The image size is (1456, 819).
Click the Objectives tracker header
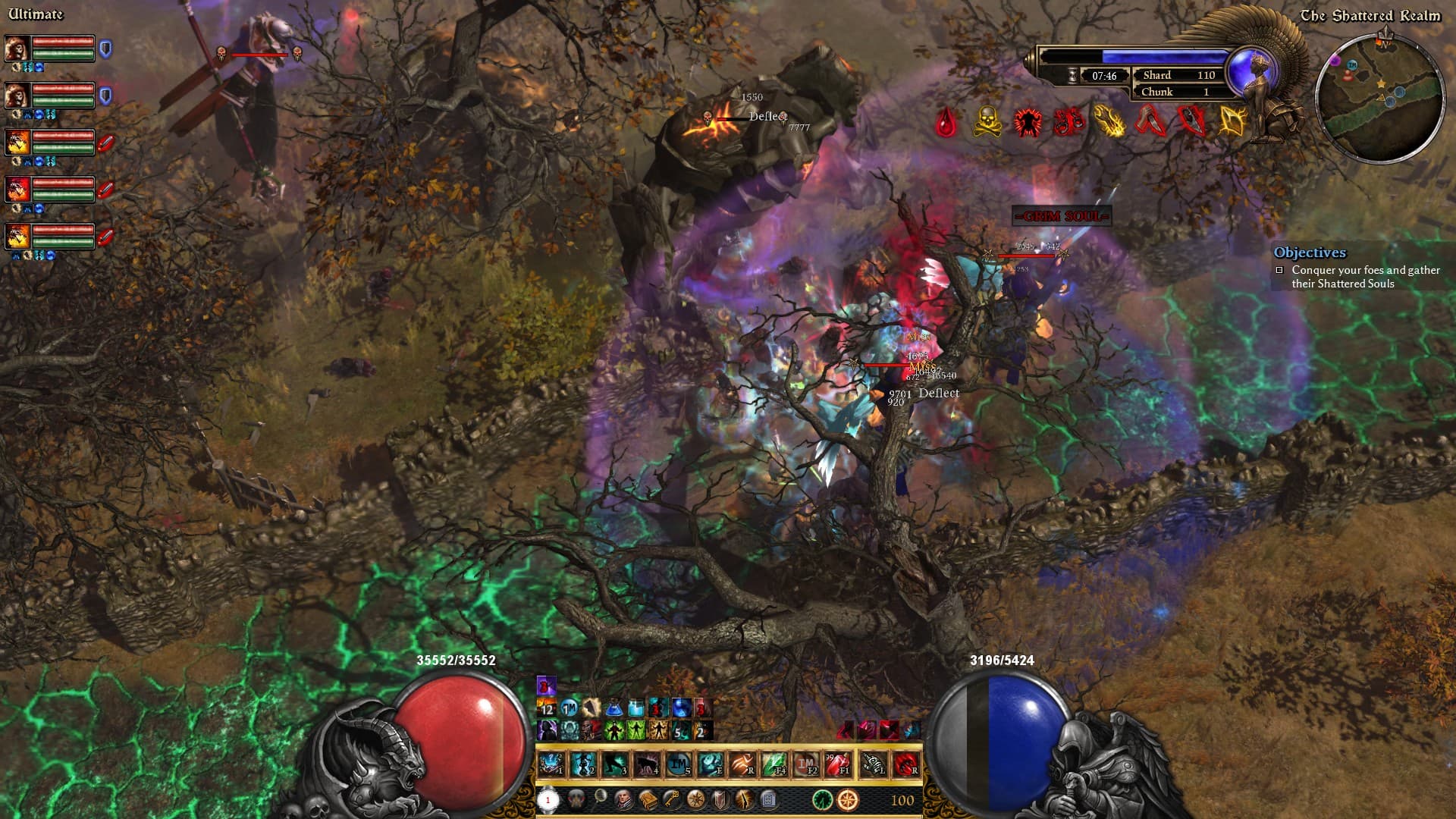[1310, 253]
